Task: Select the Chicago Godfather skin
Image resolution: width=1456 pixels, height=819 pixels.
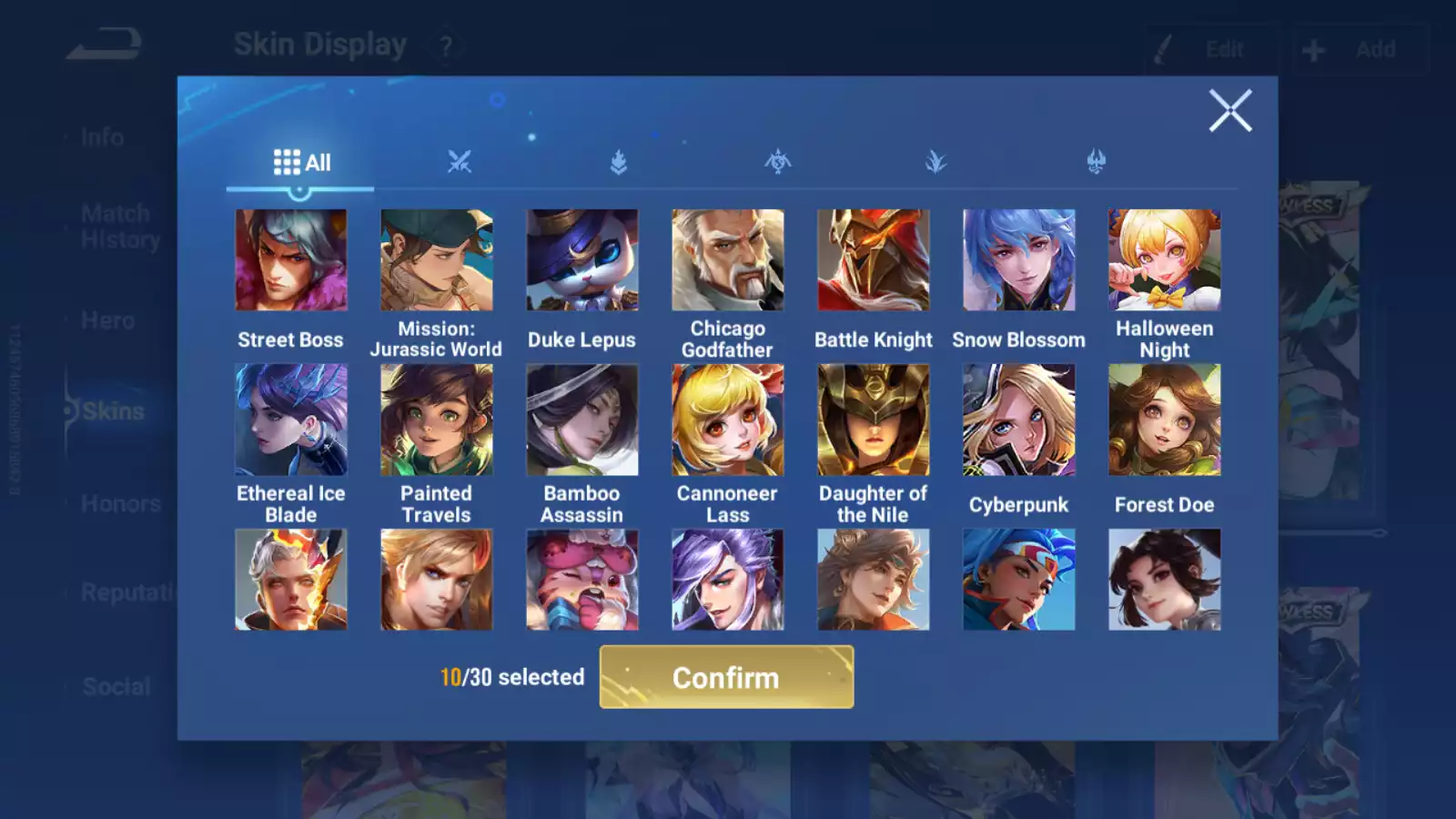Action: tap(727, 260)
